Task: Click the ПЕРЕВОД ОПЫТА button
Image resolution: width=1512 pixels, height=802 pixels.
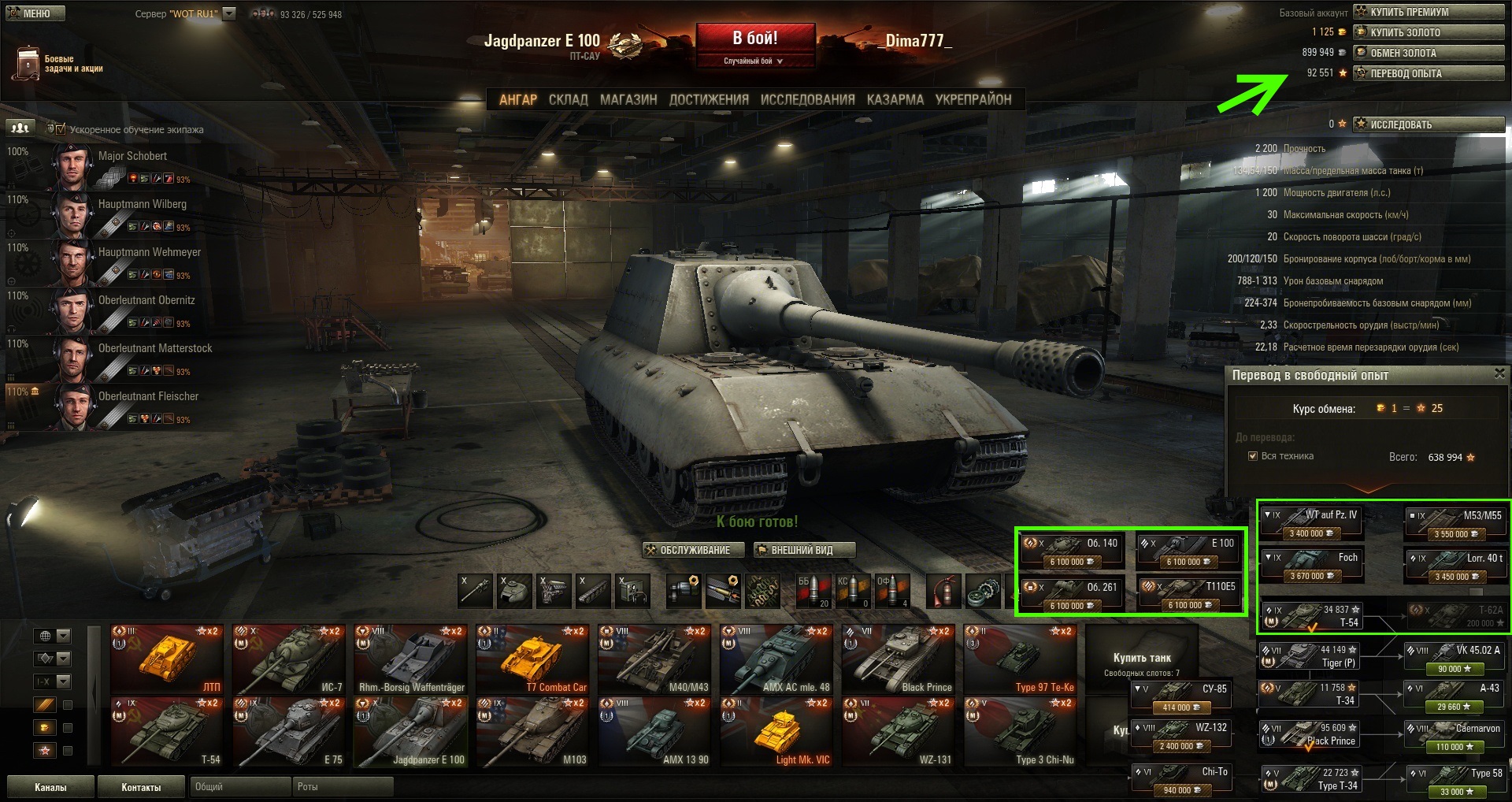Action: pos(1429,73)
